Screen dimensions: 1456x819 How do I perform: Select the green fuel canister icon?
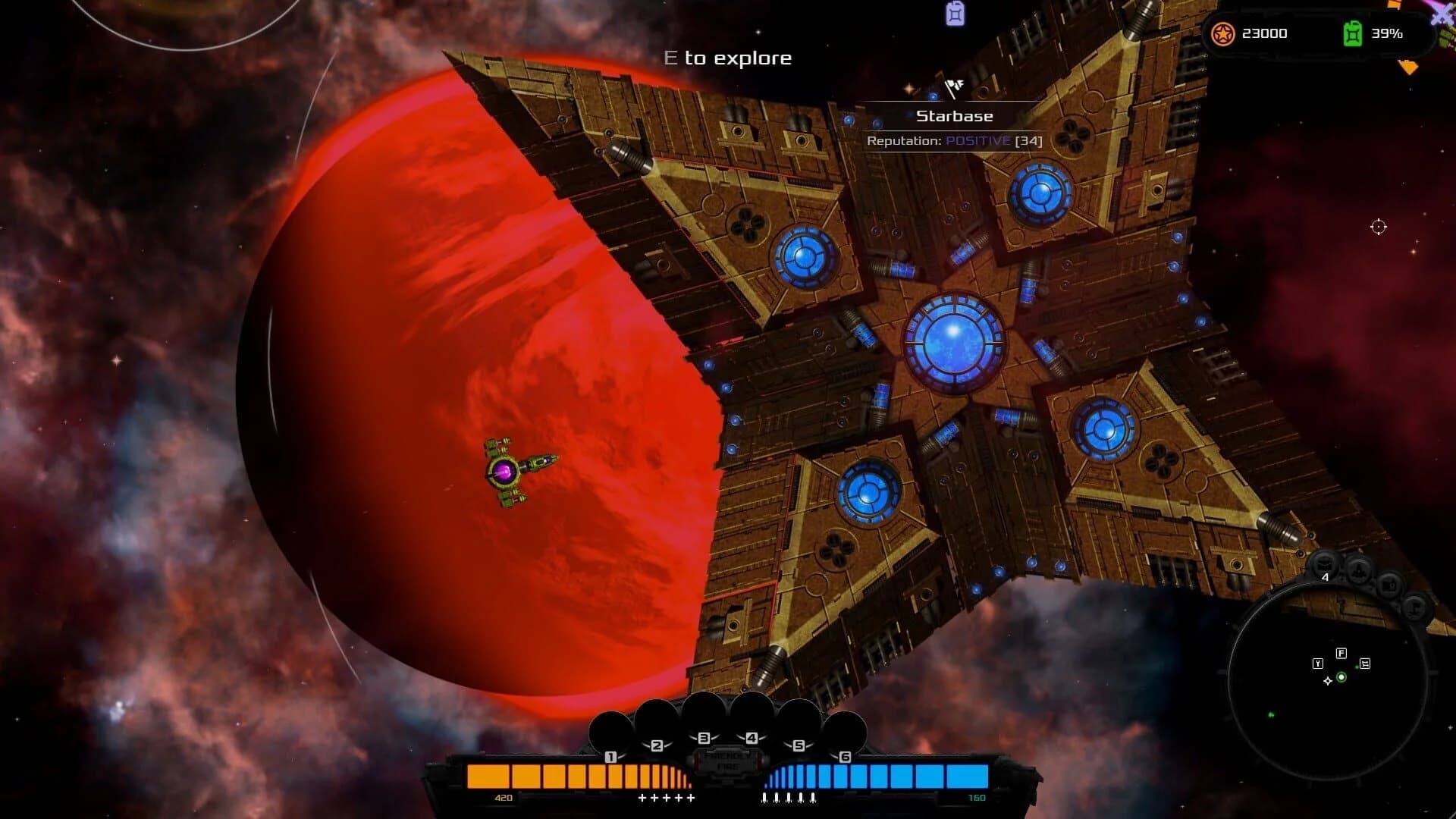(x=1352, y=33)
